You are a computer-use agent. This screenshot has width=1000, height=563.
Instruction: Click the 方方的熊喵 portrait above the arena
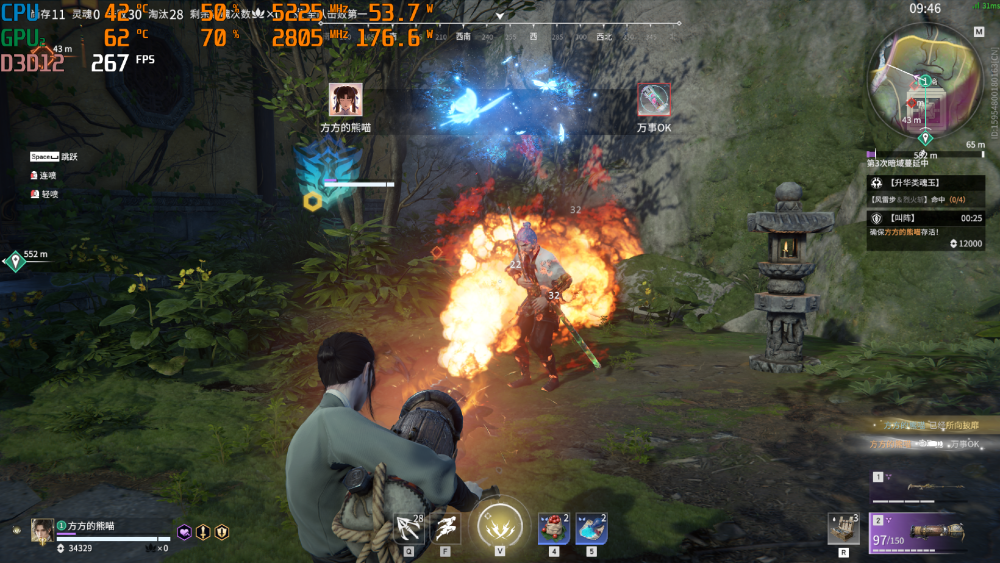(x=345, y=99)
